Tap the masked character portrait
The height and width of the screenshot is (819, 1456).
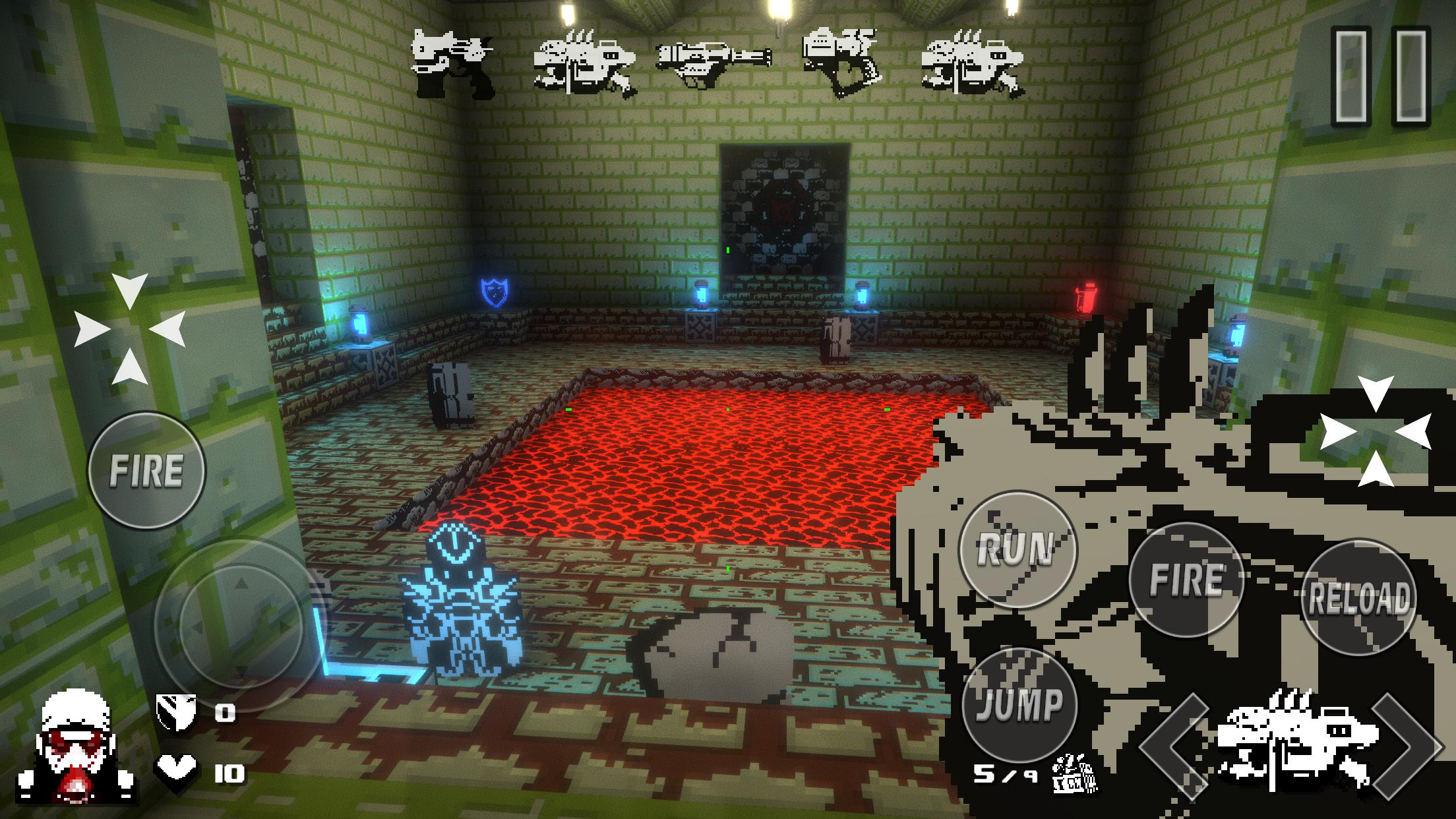coord(76,748)
